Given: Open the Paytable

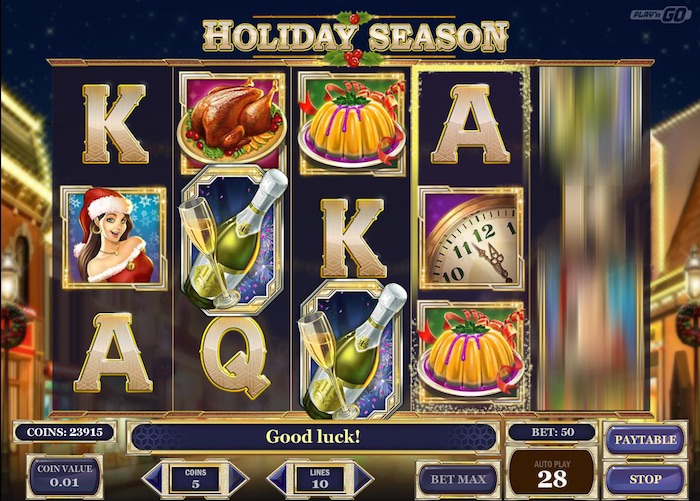Looking at the screenshot, I should click(645, 439).
